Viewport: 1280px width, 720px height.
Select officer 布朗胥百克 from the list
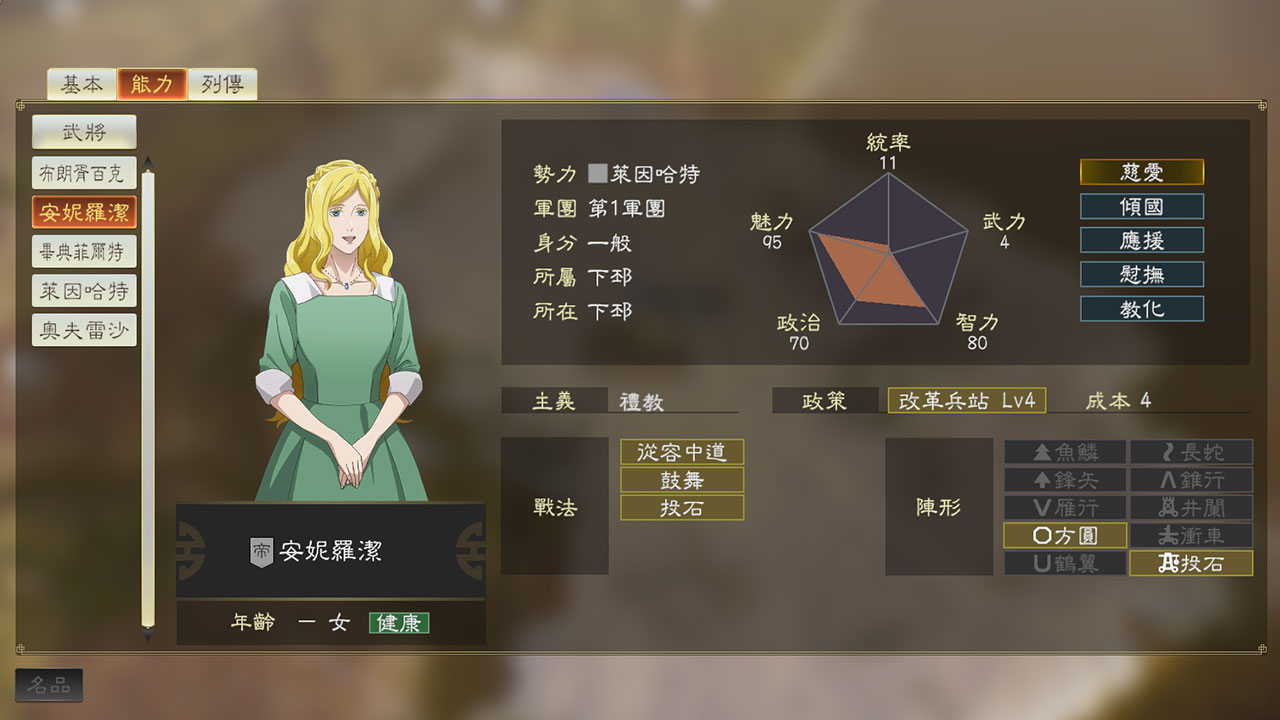84,173
